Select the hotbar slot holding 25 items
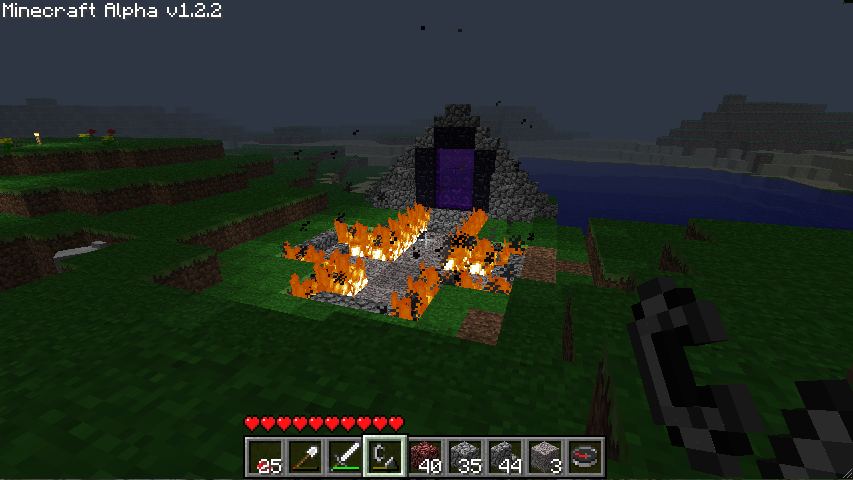 265,457
